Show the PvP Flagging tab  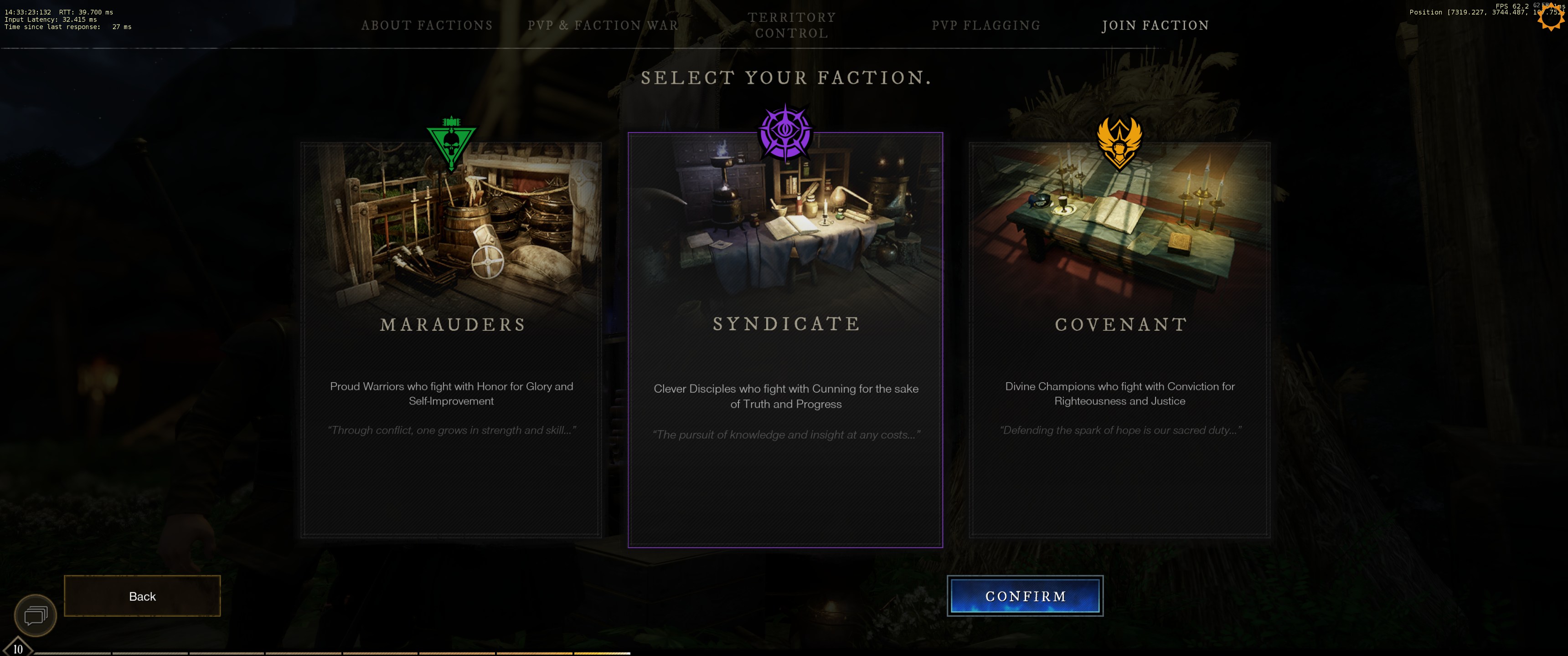coord(985,26)
